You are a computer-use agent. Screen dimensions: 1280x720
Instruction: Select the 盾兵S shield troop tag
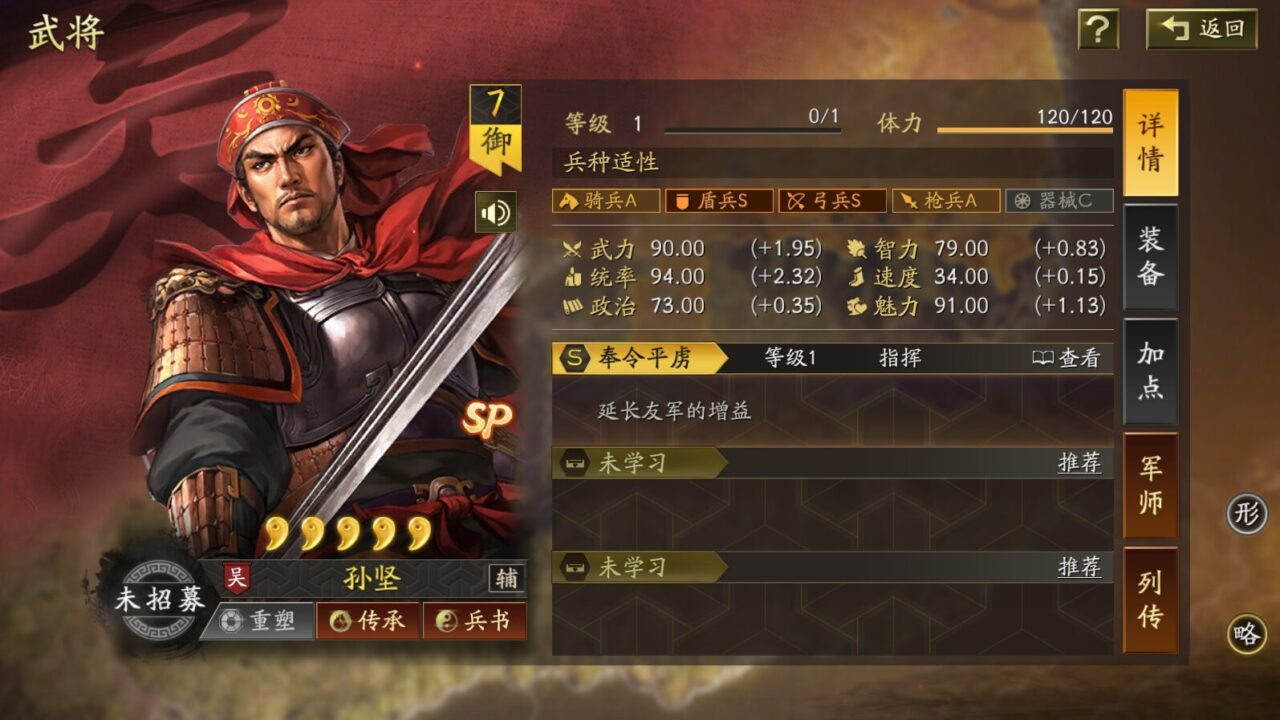(x=718, y=201)
